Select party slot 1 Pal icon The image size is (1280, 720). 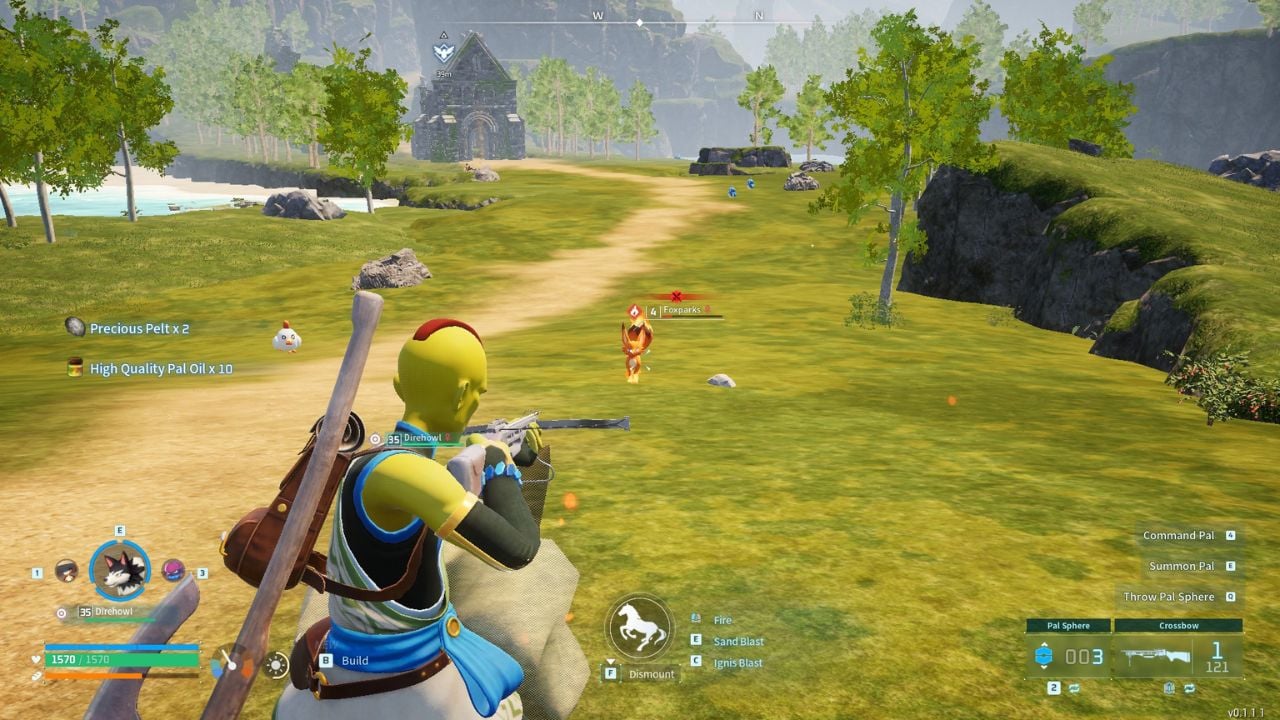coord(67,570)
